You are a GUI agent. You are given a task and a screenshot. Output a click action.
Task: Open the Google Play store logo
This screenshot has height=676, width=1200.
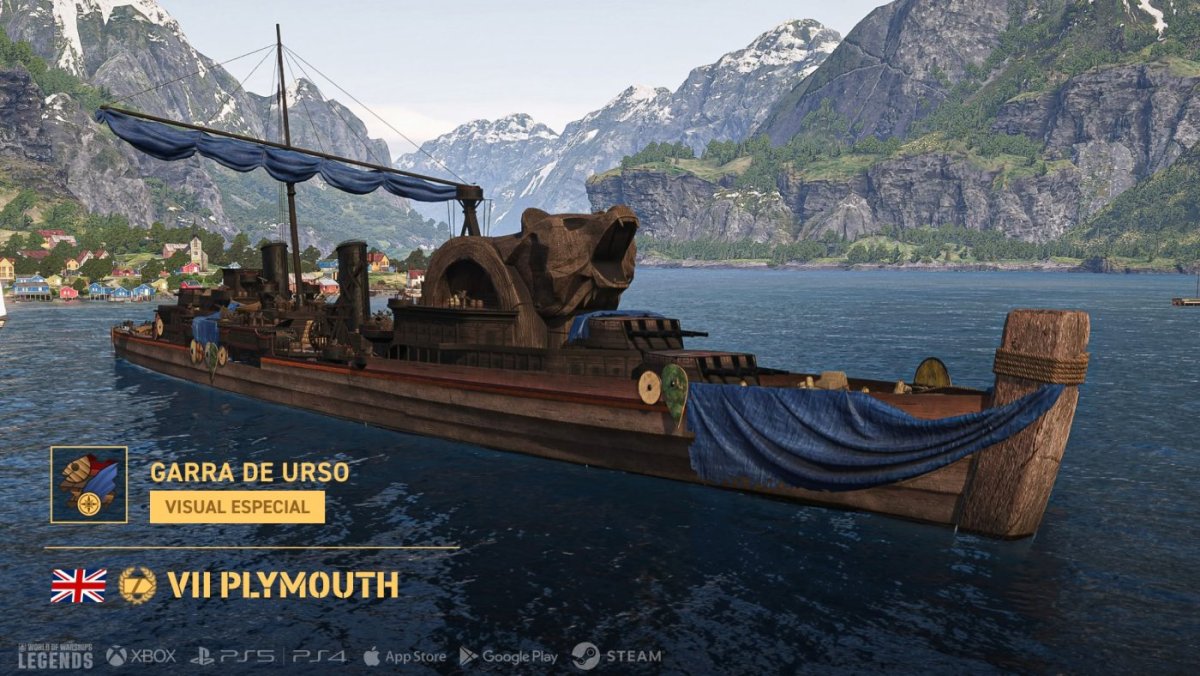click(x=508, y=656)
